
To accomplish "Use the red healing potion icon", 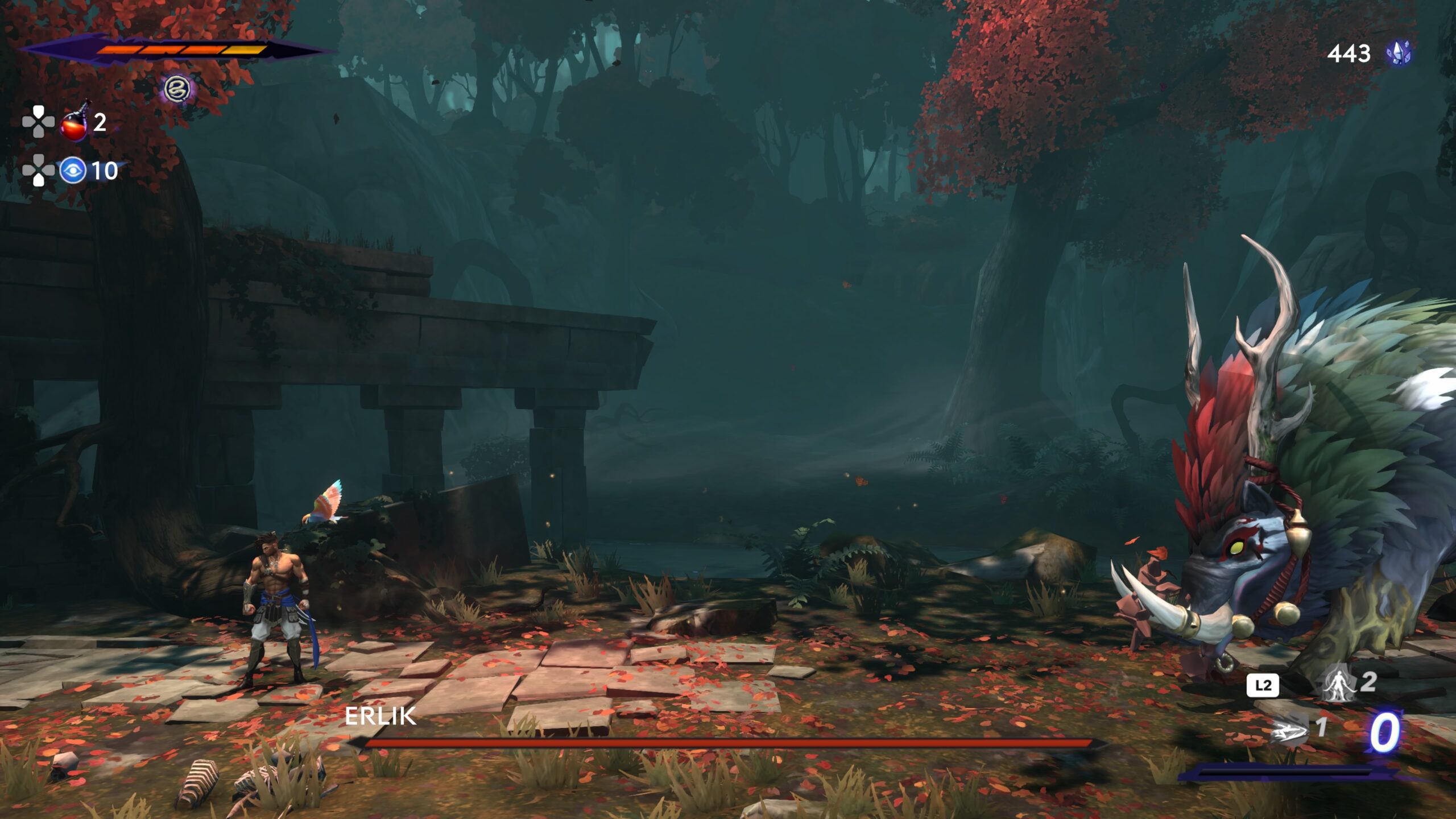I will 74,123.
